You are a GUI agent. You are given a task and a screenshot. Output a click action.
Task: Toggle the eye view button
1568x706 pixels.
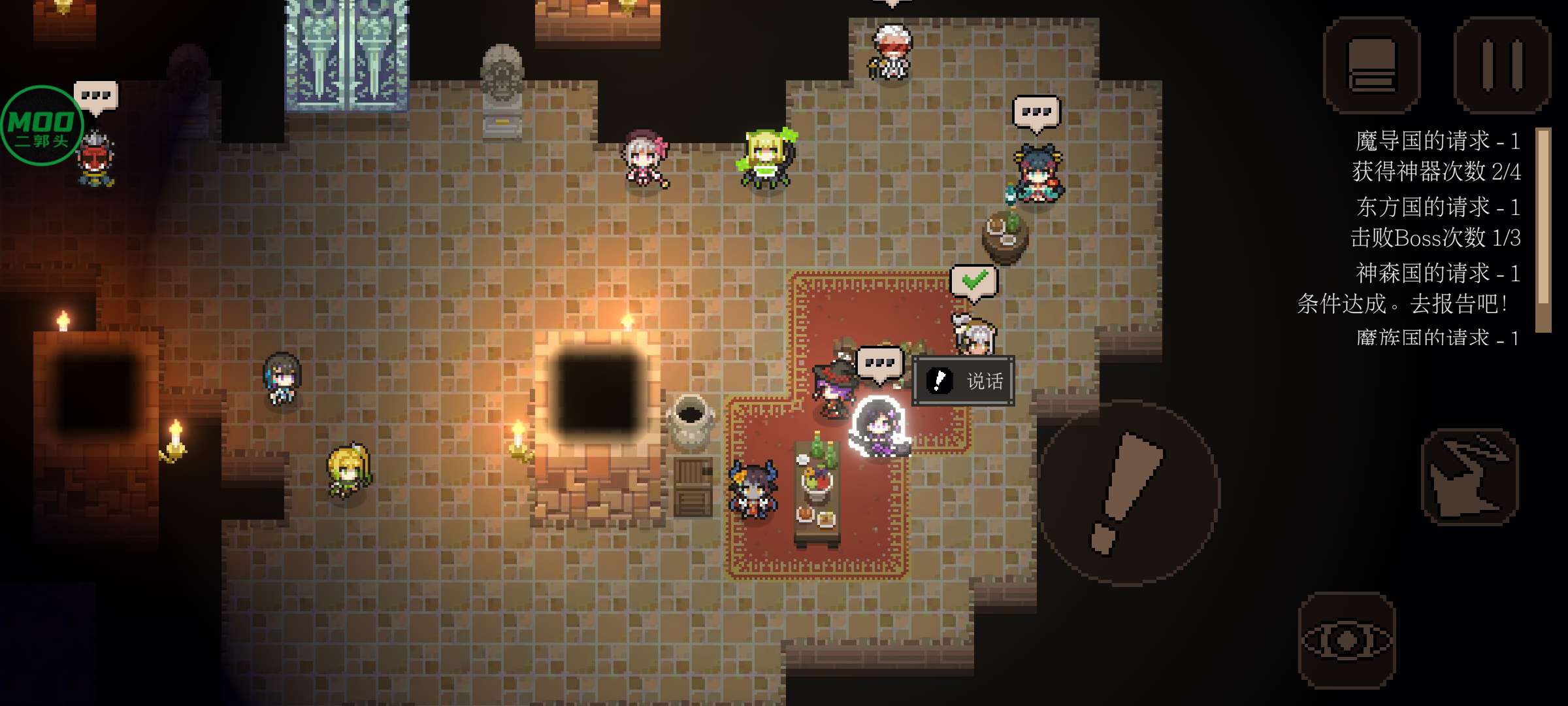coord(1347,640)
